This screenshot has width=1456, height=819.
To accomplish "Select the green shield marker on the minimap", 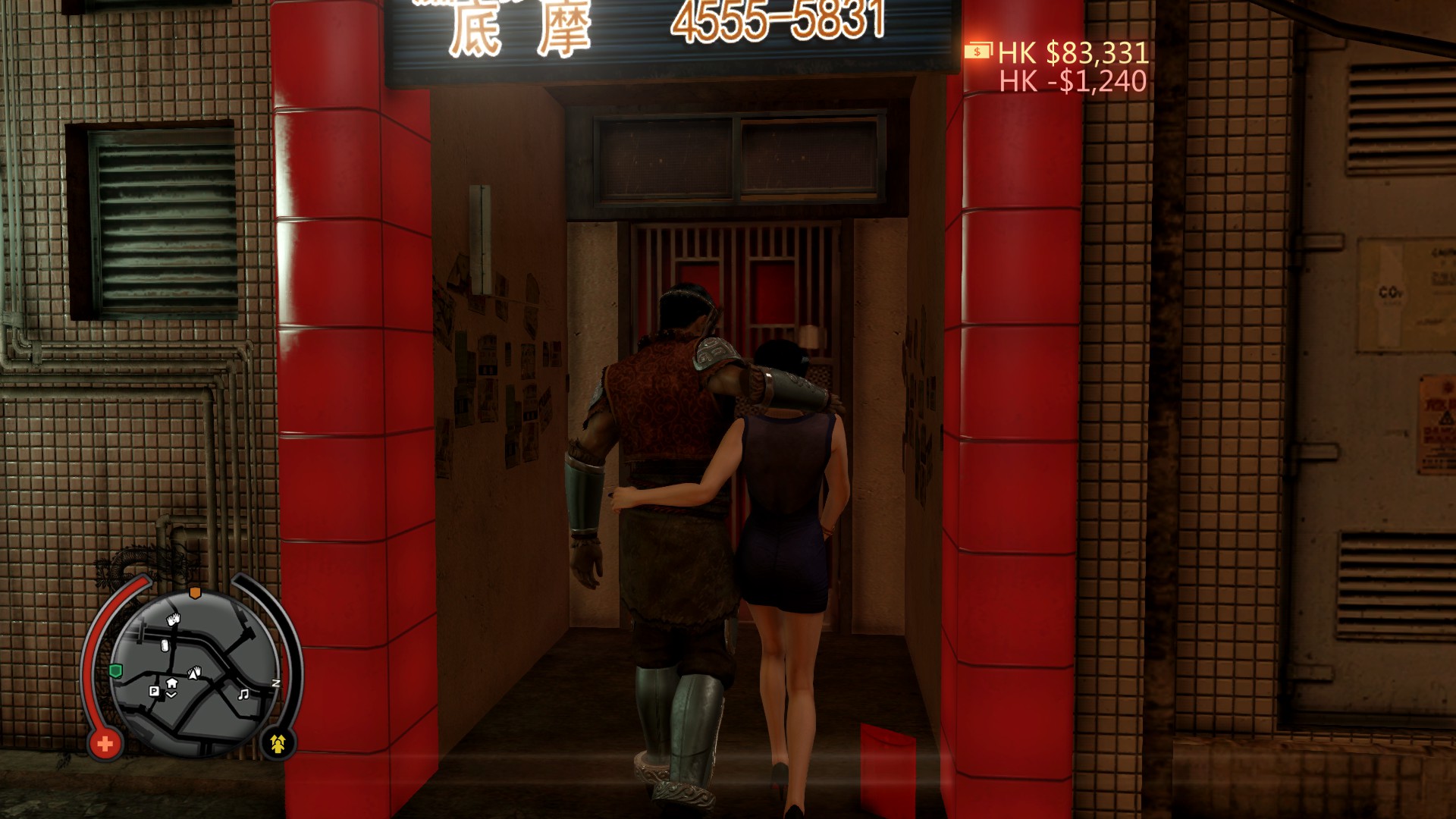I will (x=115, y=671).
